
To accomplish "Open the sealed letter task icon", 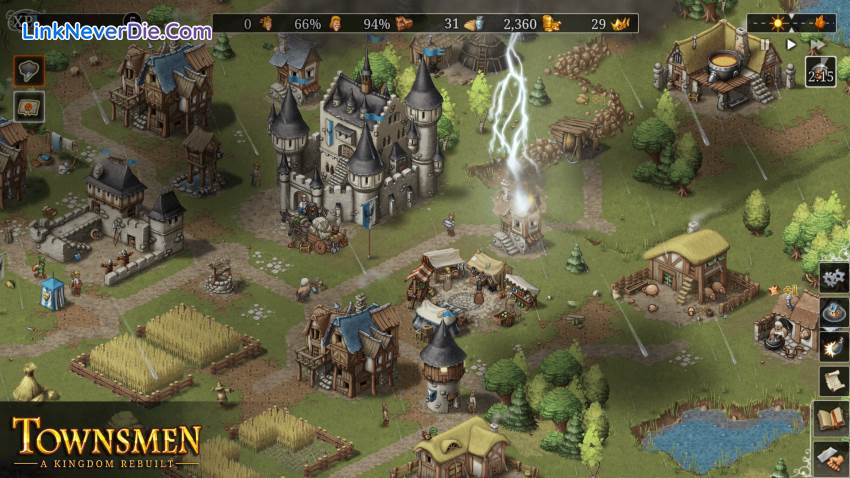I will [28, 106].
